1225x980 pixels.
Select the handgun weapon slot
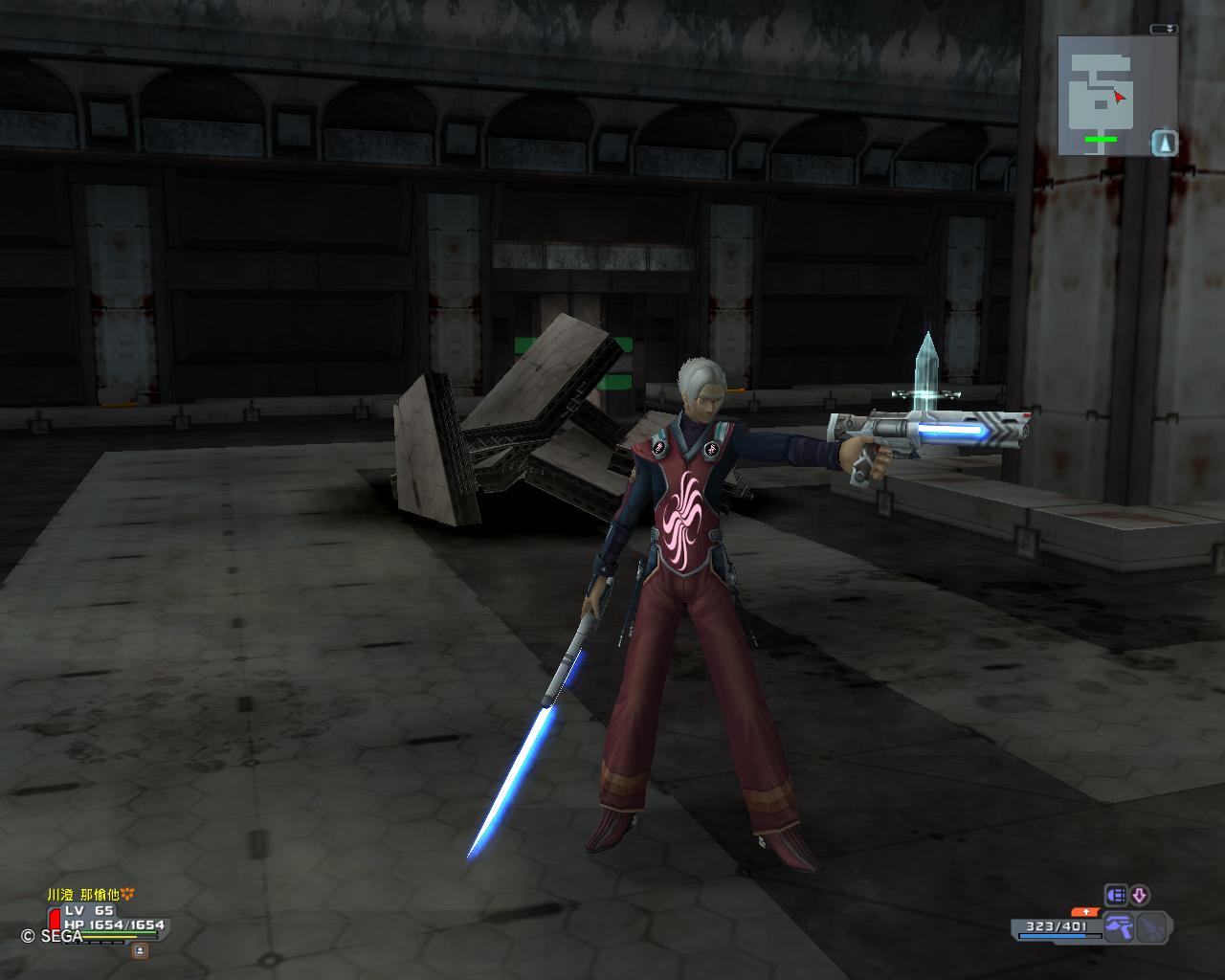(x=1118, y=926)
